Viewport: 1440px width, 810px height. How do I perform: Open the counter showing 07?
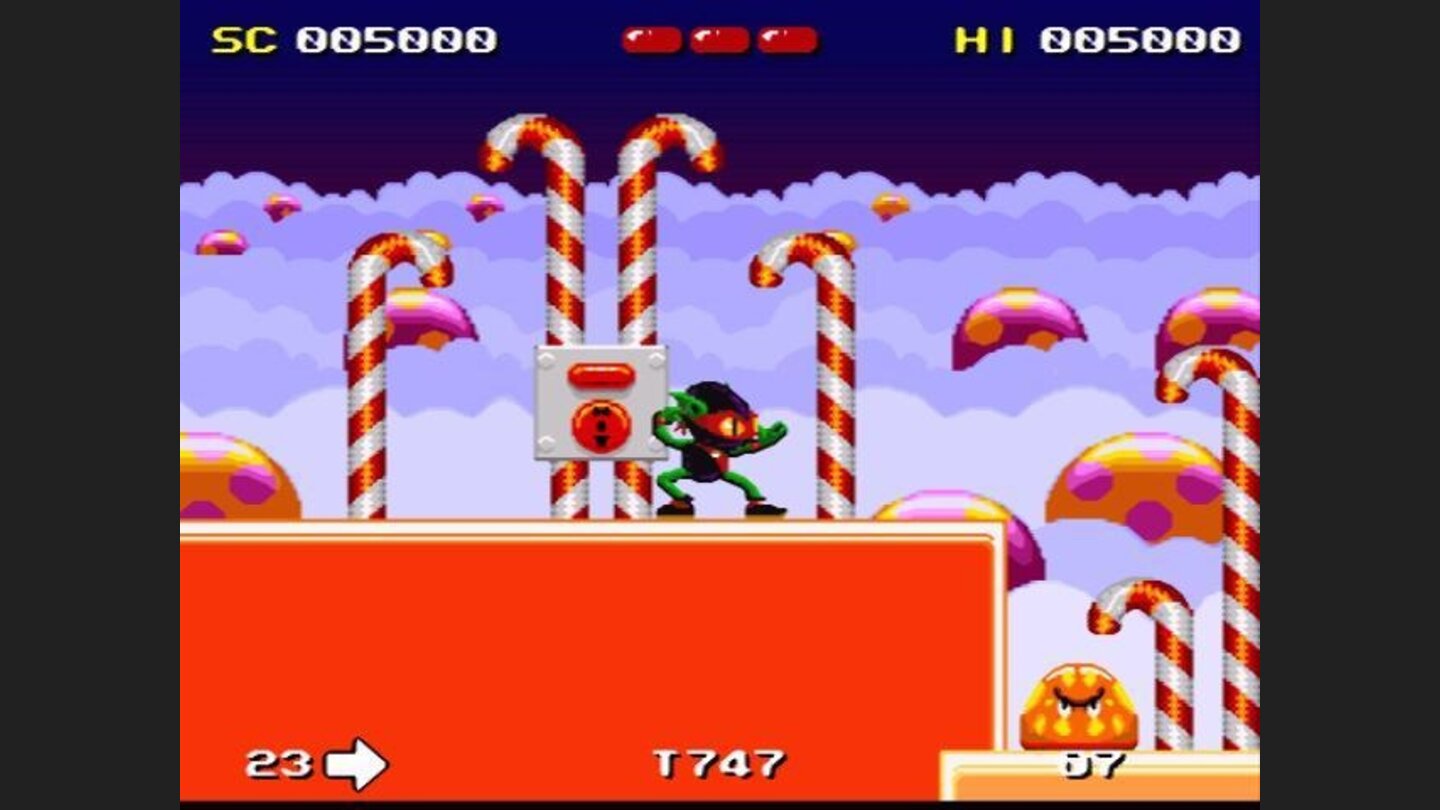point(1095,763)
